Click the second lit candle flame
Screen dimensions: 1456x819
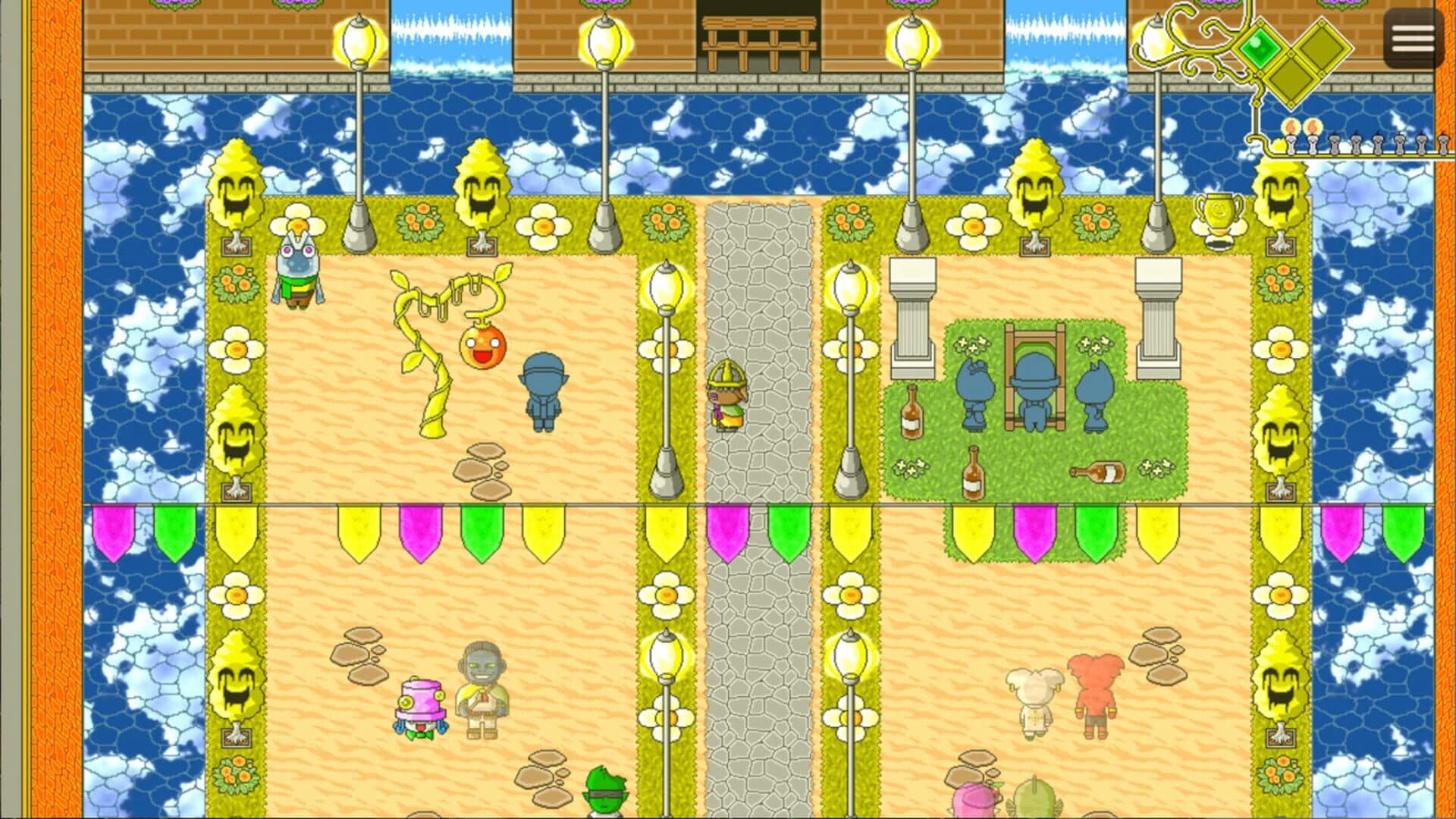pyautogui.click(x=1313, y=127)
